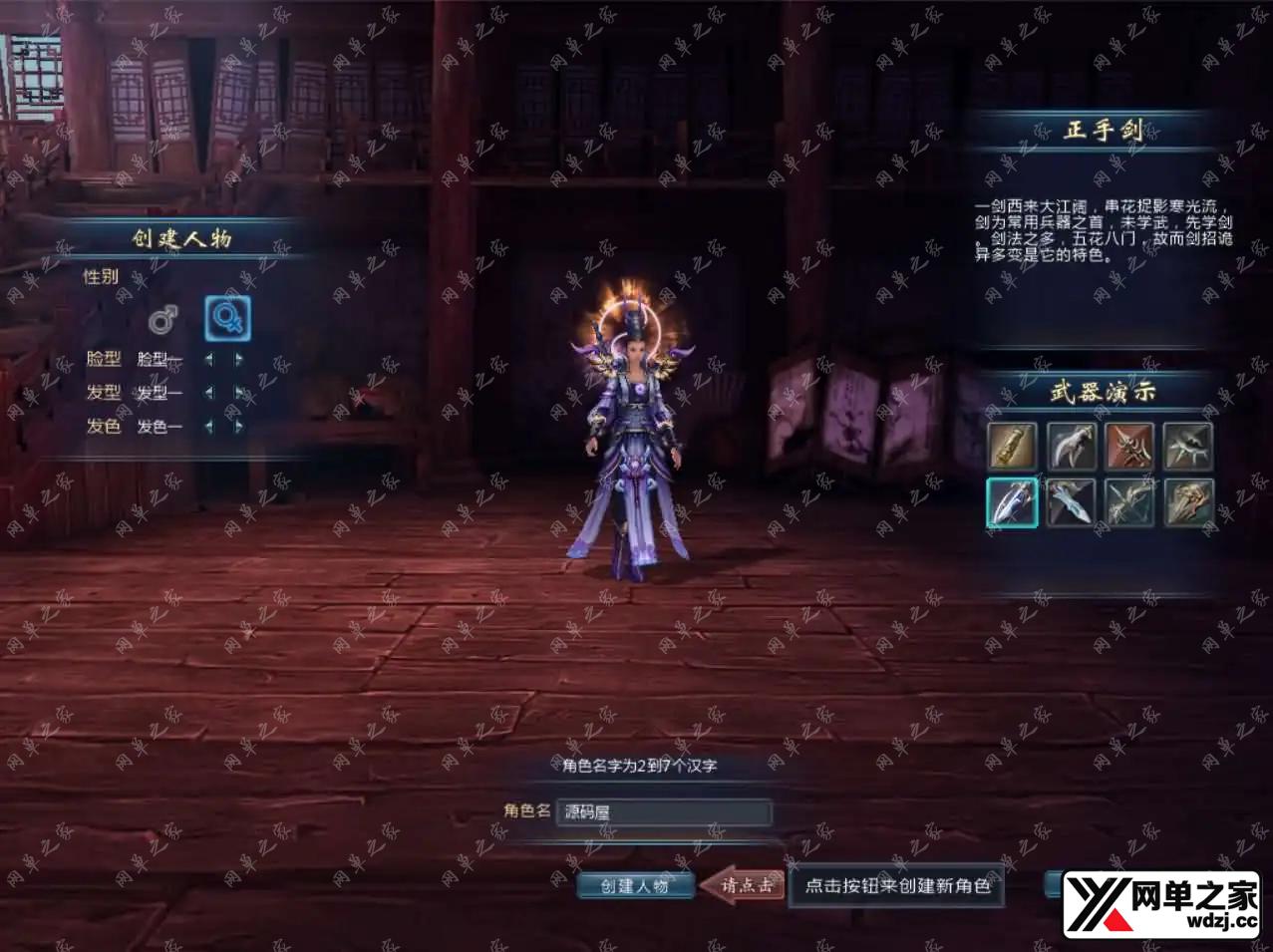Show the highlighted 正手剑 sword weapon demo
This screenshot has width=1273, height=952.
pyautogui.click(x=1013, y=501)
